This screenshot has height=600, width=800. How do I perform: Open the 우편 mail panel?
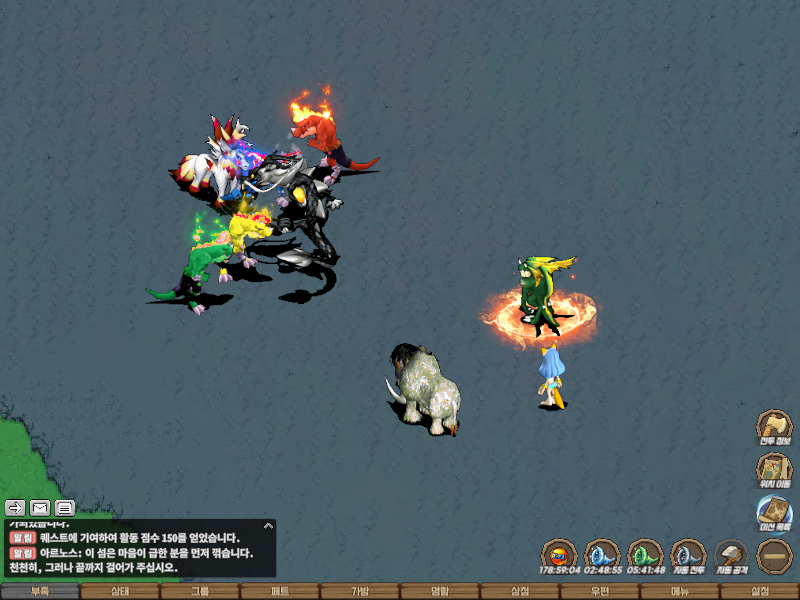pos(600,591)
